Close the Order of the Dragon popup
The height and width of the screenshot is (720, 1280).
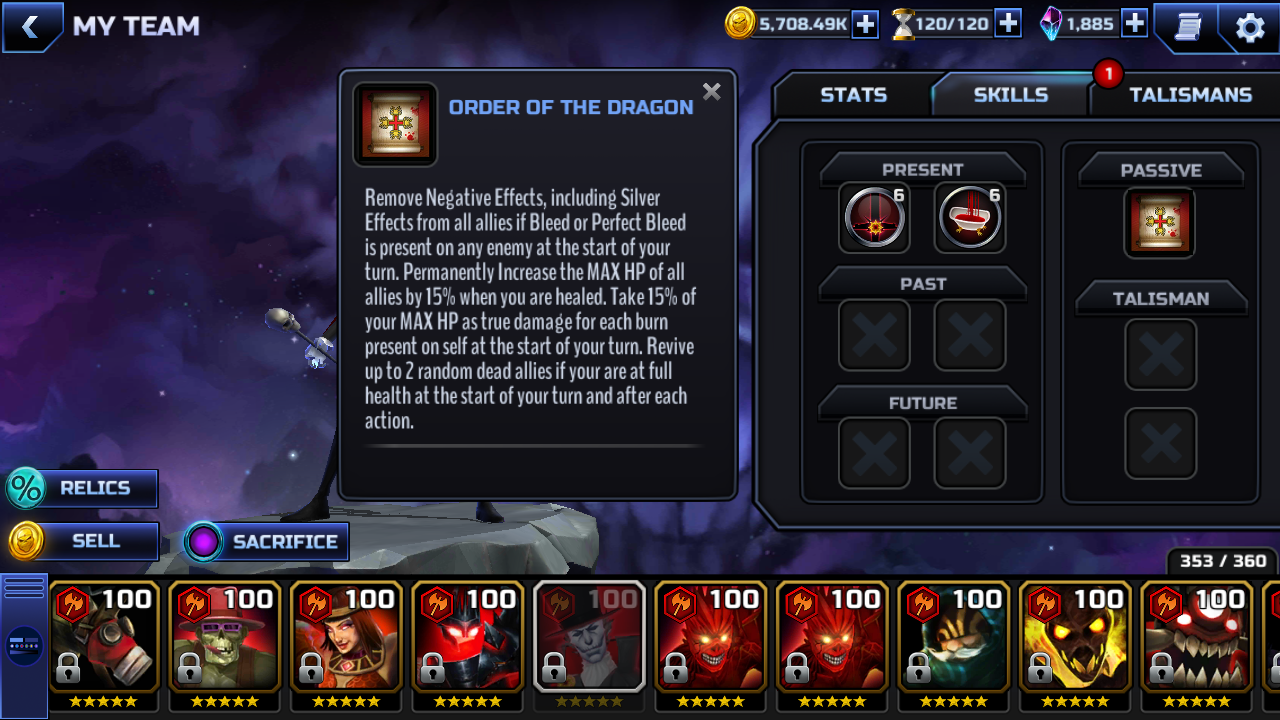(x=711, y=92)
